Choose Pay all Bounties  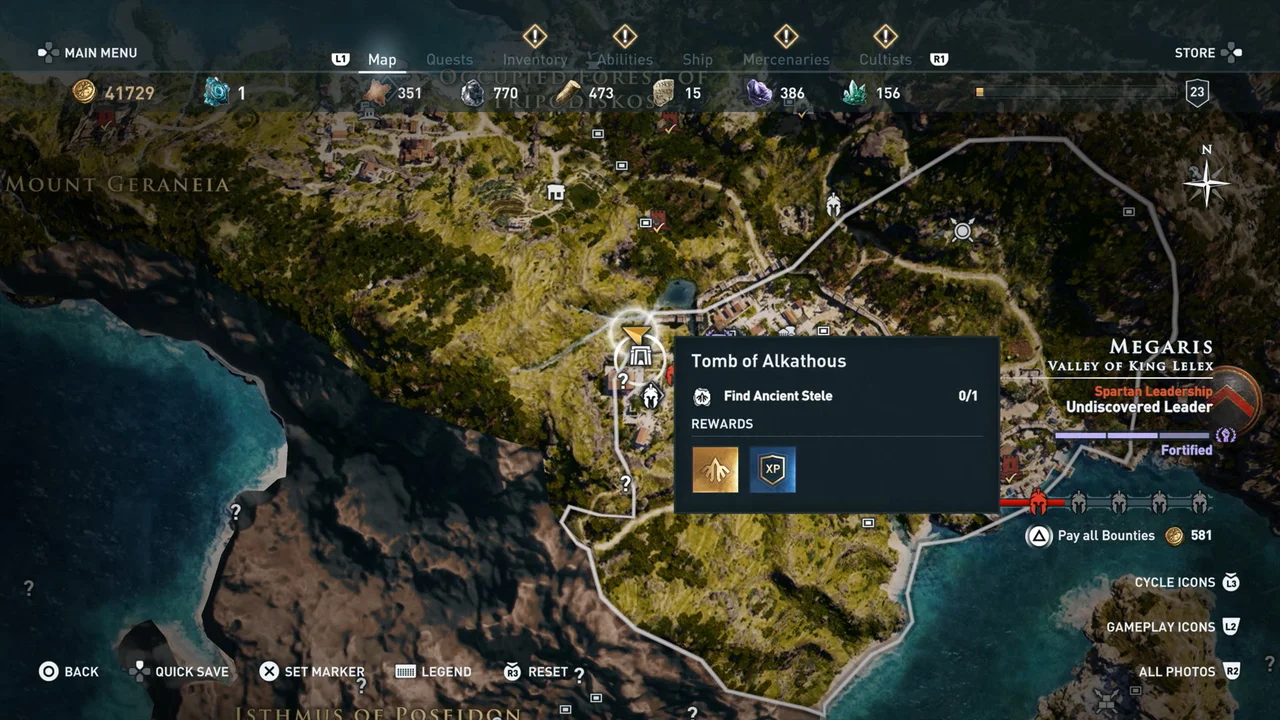tap(1105, 536)
